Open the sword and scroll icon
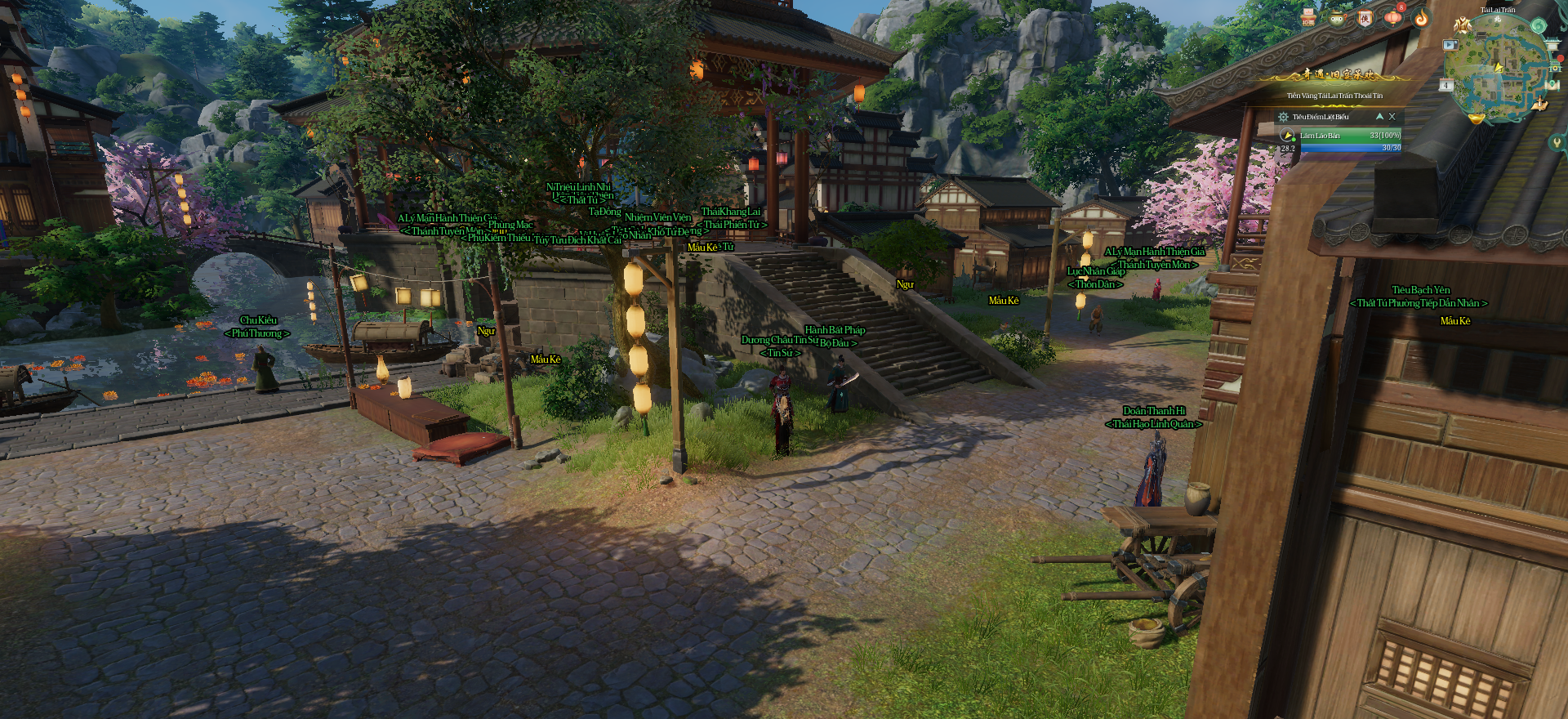 click(x=1540, y=104)
